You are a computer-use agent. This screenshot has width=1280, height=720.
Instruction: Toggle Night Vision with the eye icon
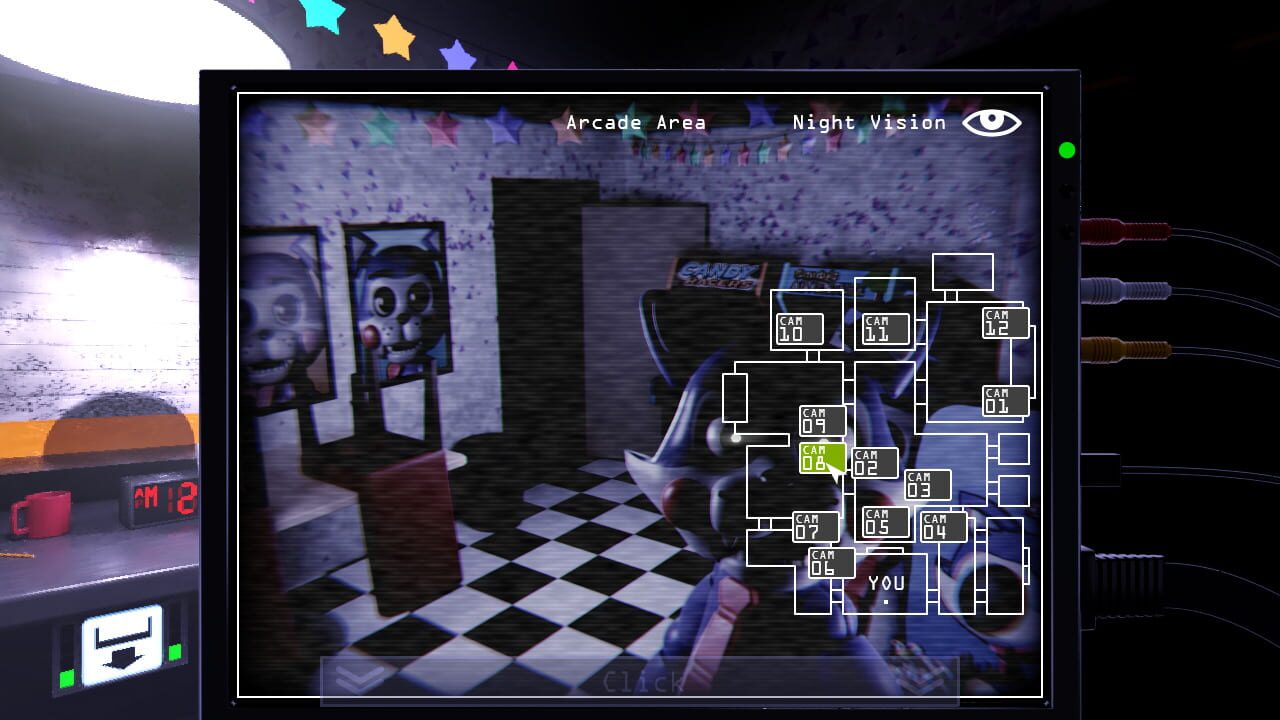coord(993,122)
